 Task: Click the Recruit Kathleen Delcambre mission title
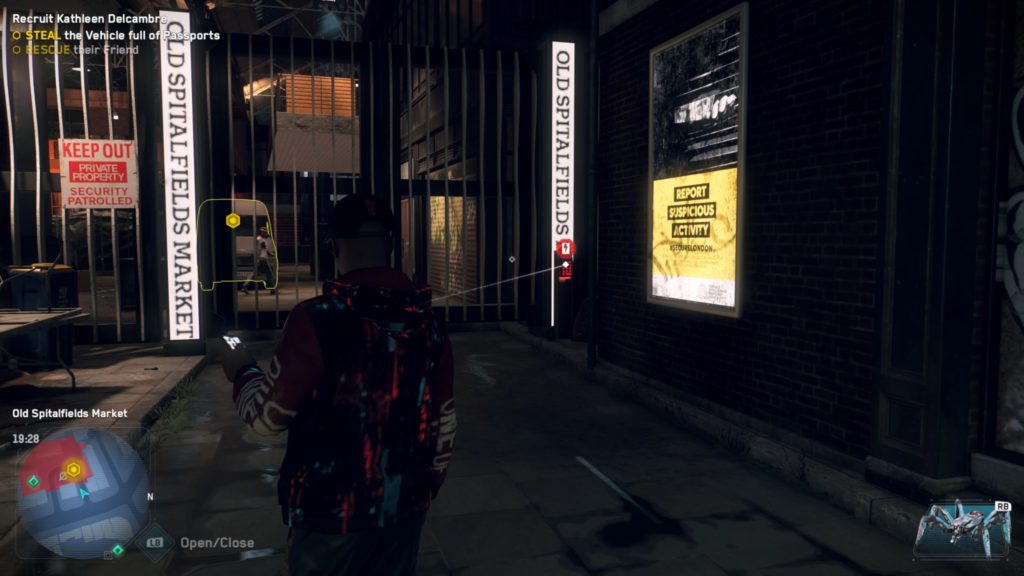[x=89, y=19]
